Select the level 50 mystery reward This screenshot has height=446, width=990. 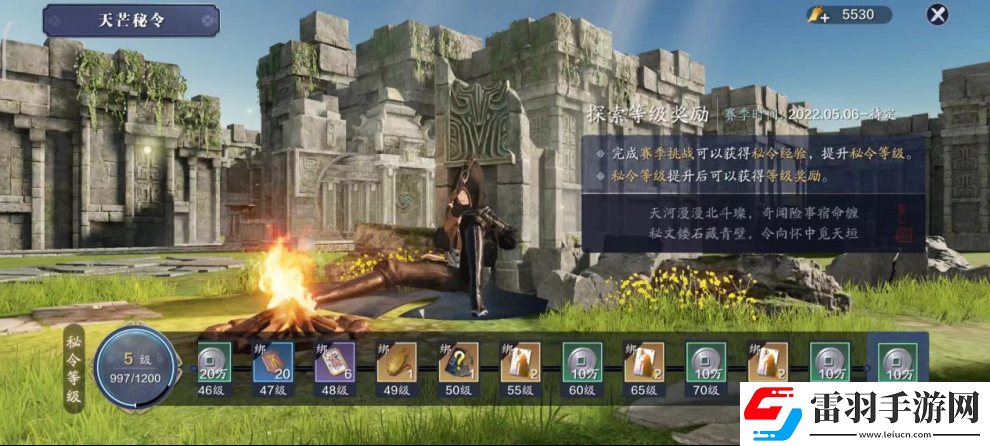point(457,362)
